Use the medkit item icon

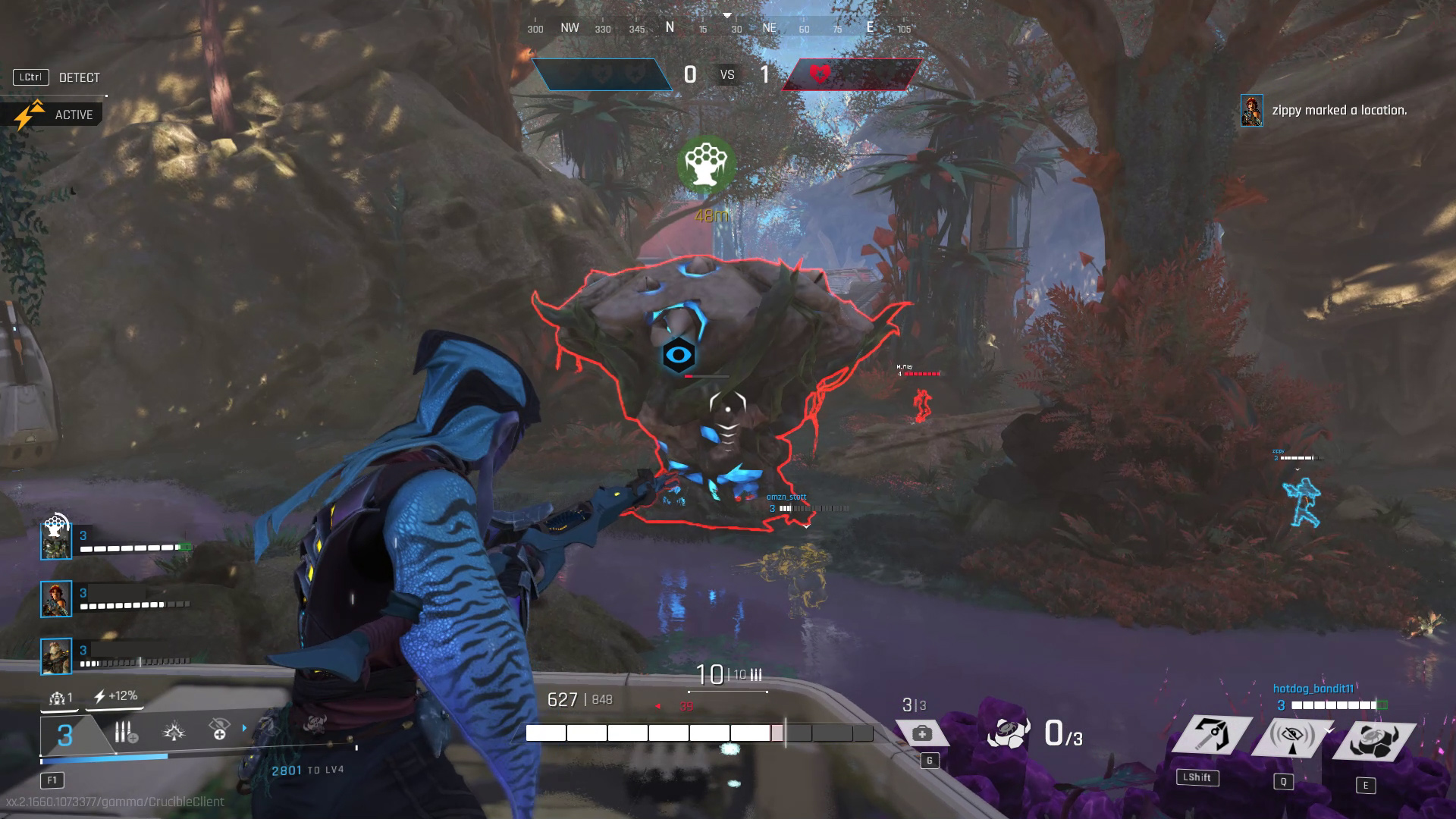point(922,733)
